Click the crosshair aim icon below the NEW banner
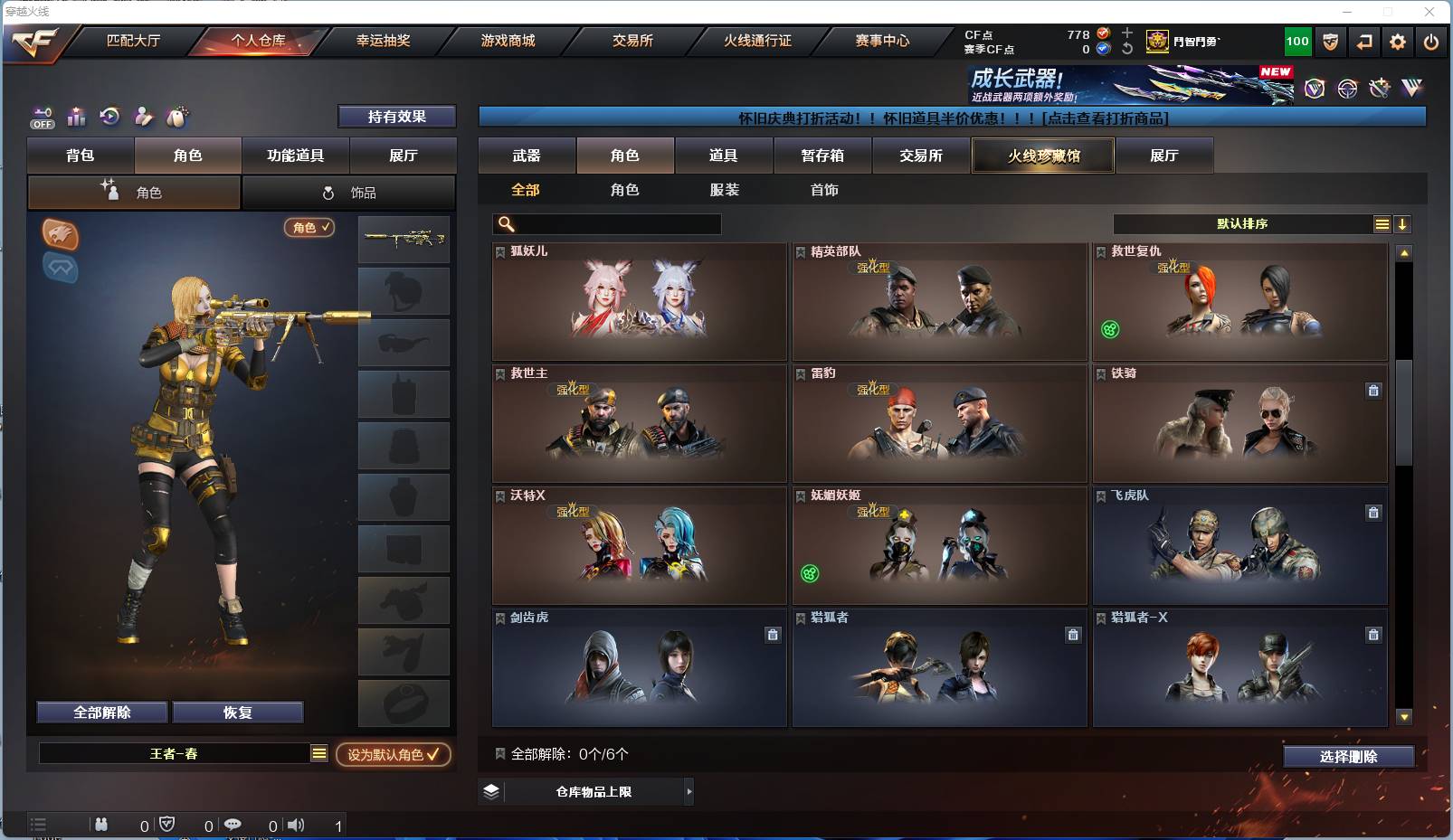This screenshot has width=1453, height=840. click(1347, 88)
